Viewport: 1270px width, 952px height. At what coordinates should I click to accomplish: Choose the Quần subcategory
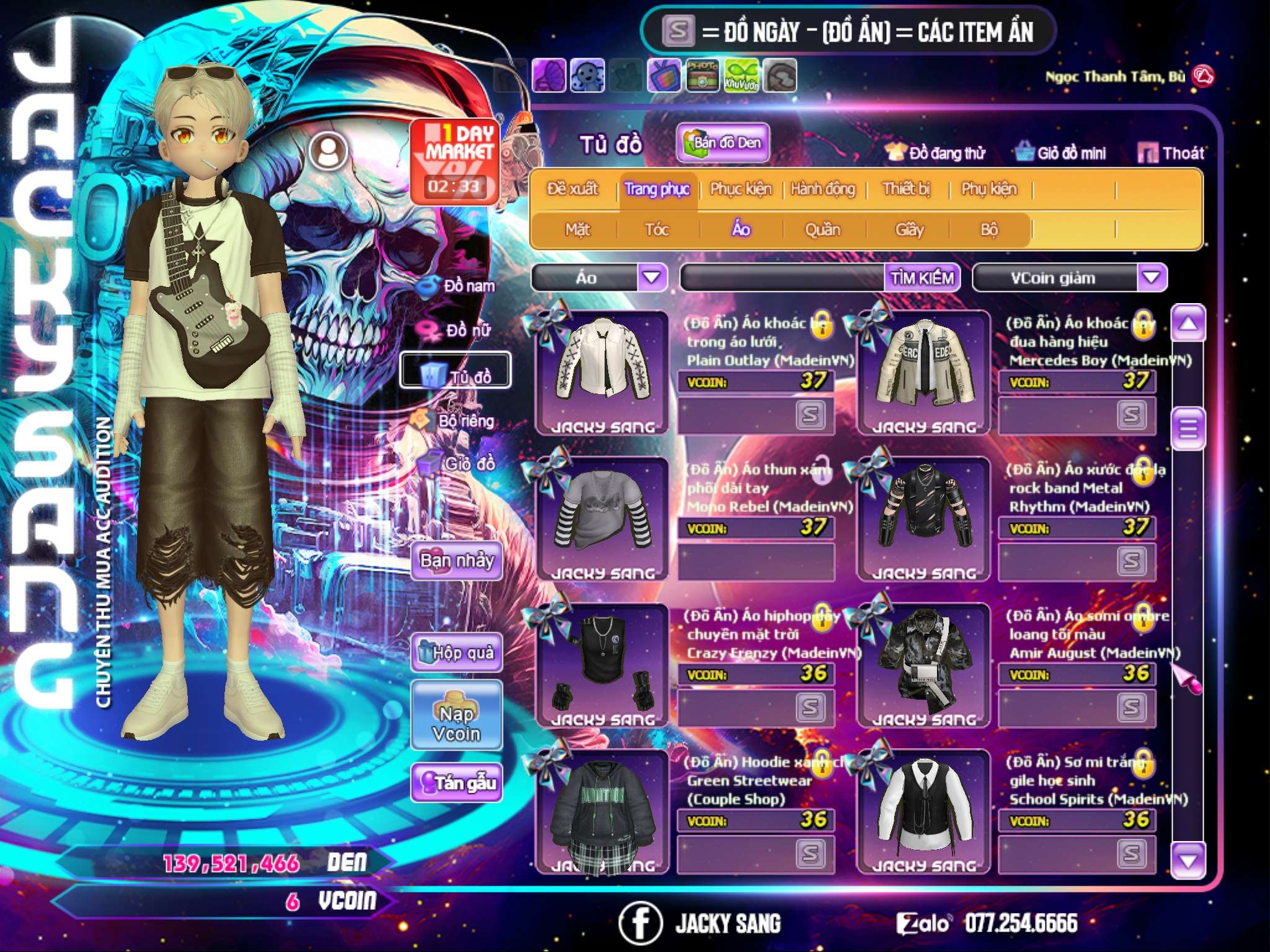(822, 230)
